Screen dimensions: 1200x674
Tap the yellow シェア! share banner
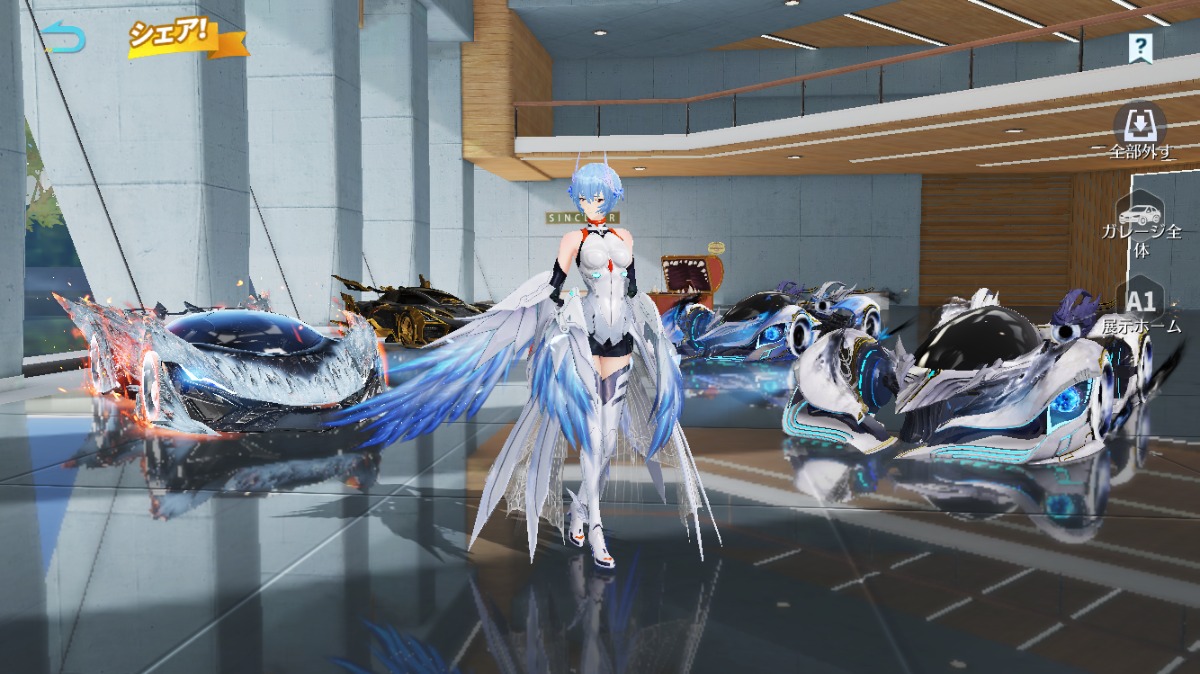pyautogui.click(x=185, y=36)
